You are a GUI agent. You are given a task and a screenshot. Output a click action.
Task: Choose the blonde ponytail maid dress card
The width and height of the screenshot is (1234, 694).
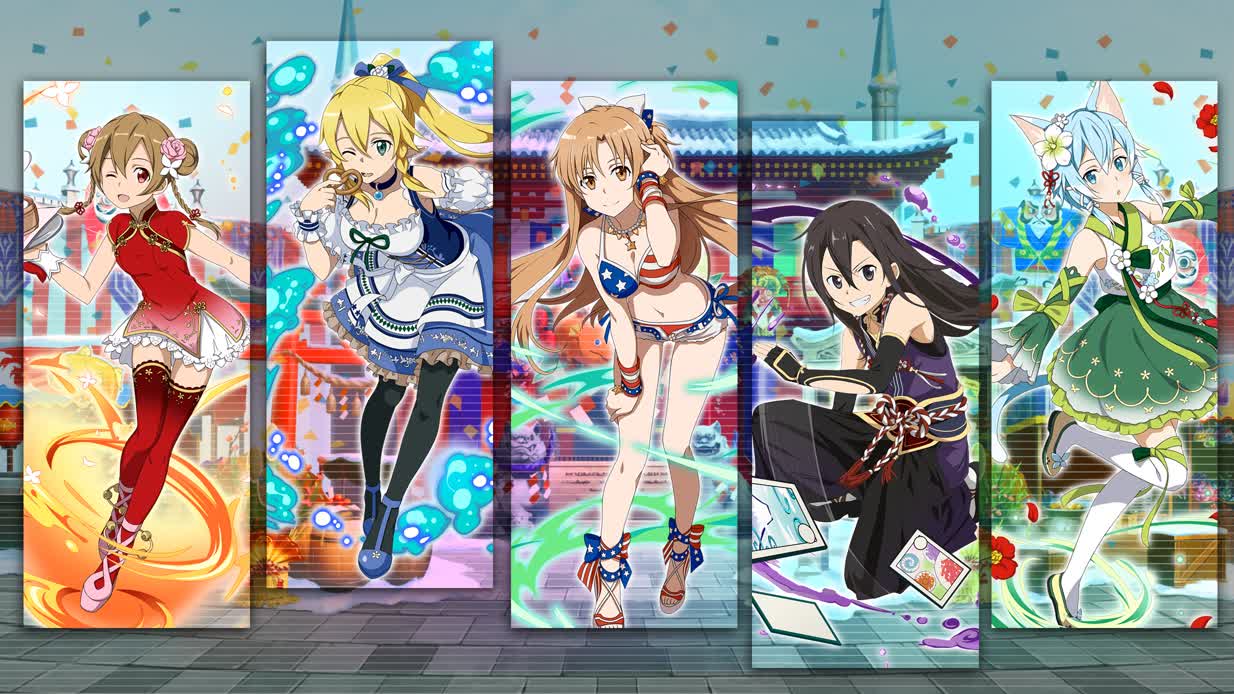(379, 314)
